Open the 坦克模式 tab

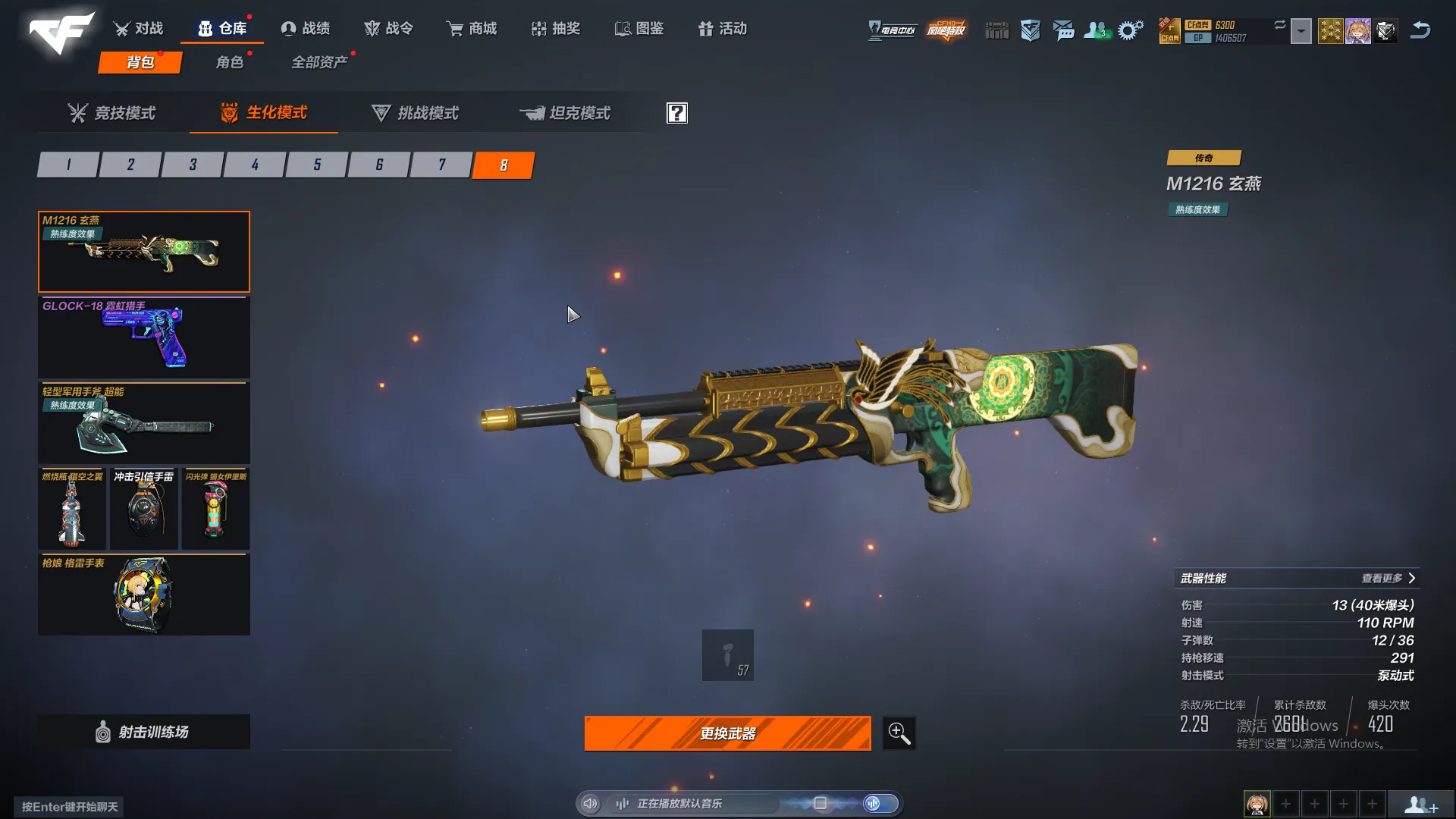pos(566,113)
